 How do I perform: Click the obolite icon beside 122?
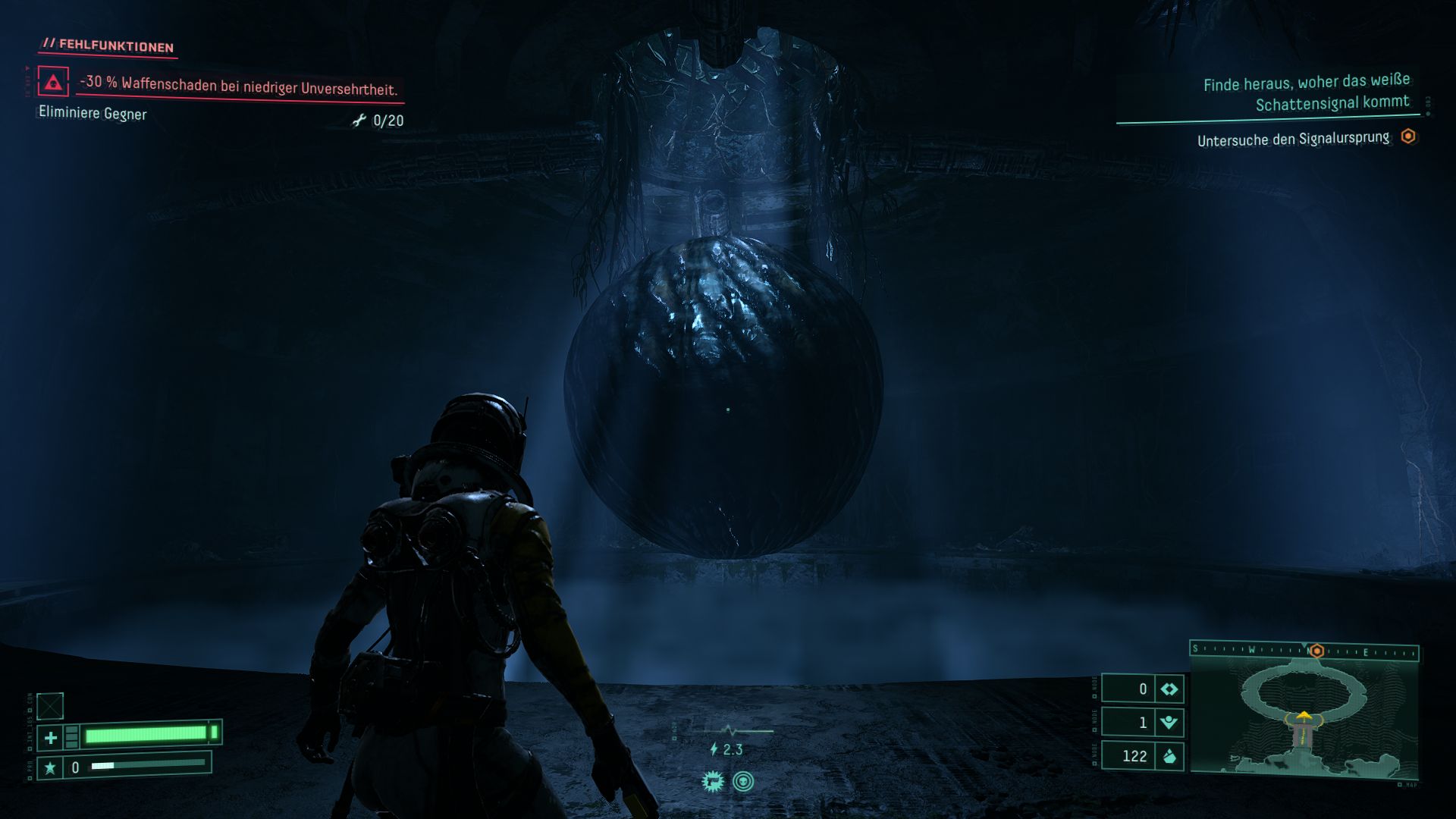[1169, 756]
